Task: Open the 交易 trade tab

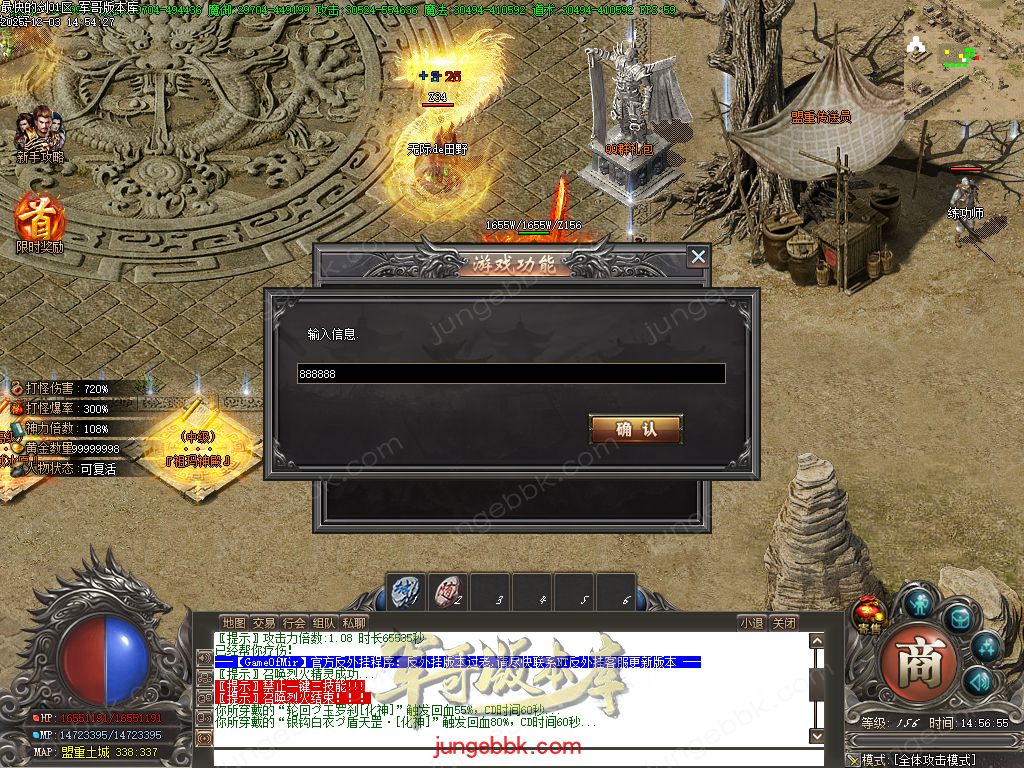Action: pyautogui.click(x=263, y=623)
